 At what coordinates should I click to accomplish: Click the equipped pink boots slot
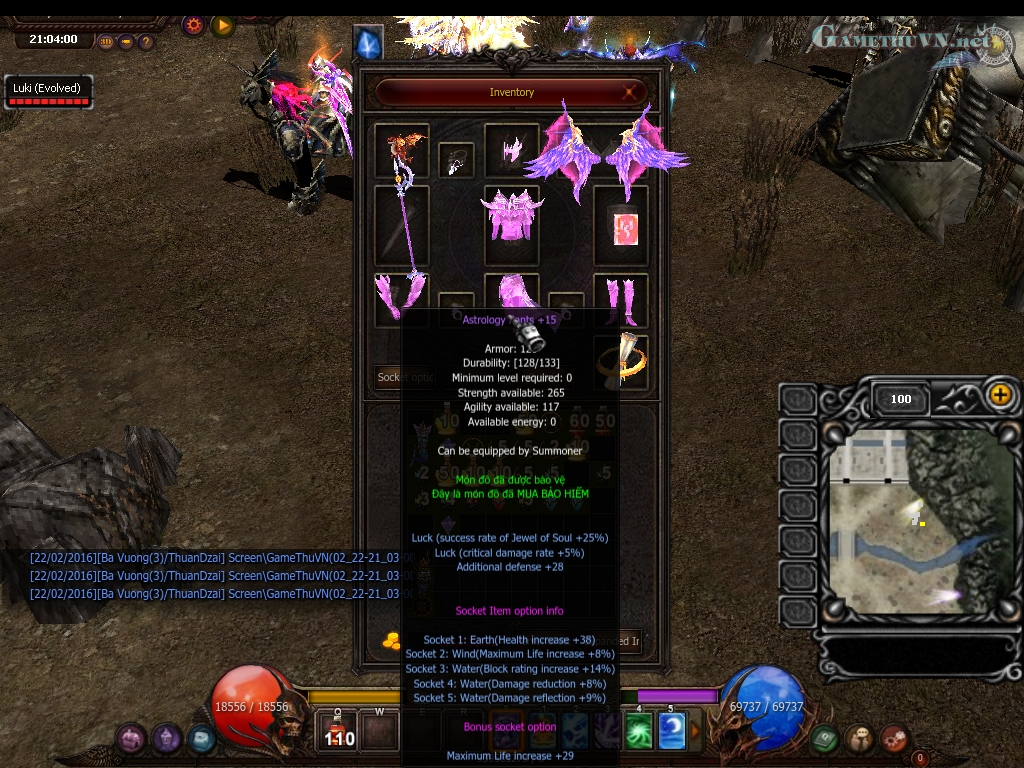620,298
